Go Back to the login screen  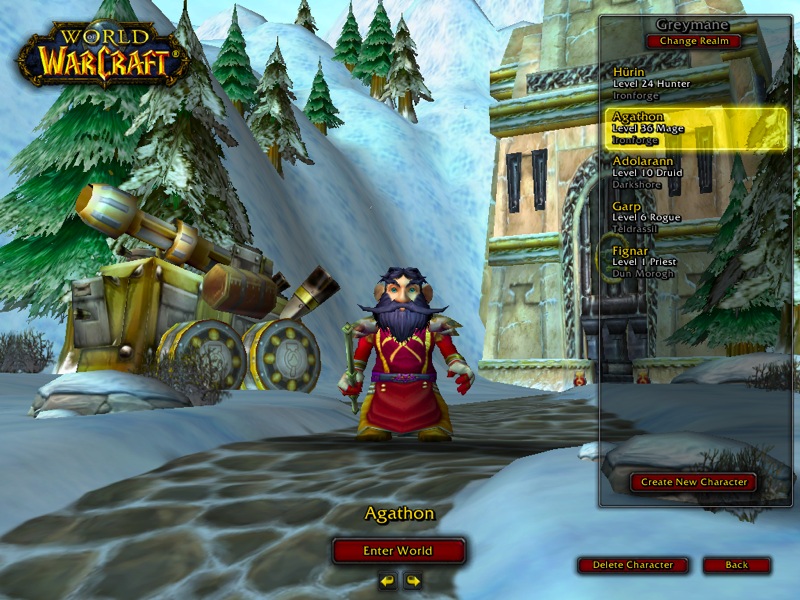point(736,565)
